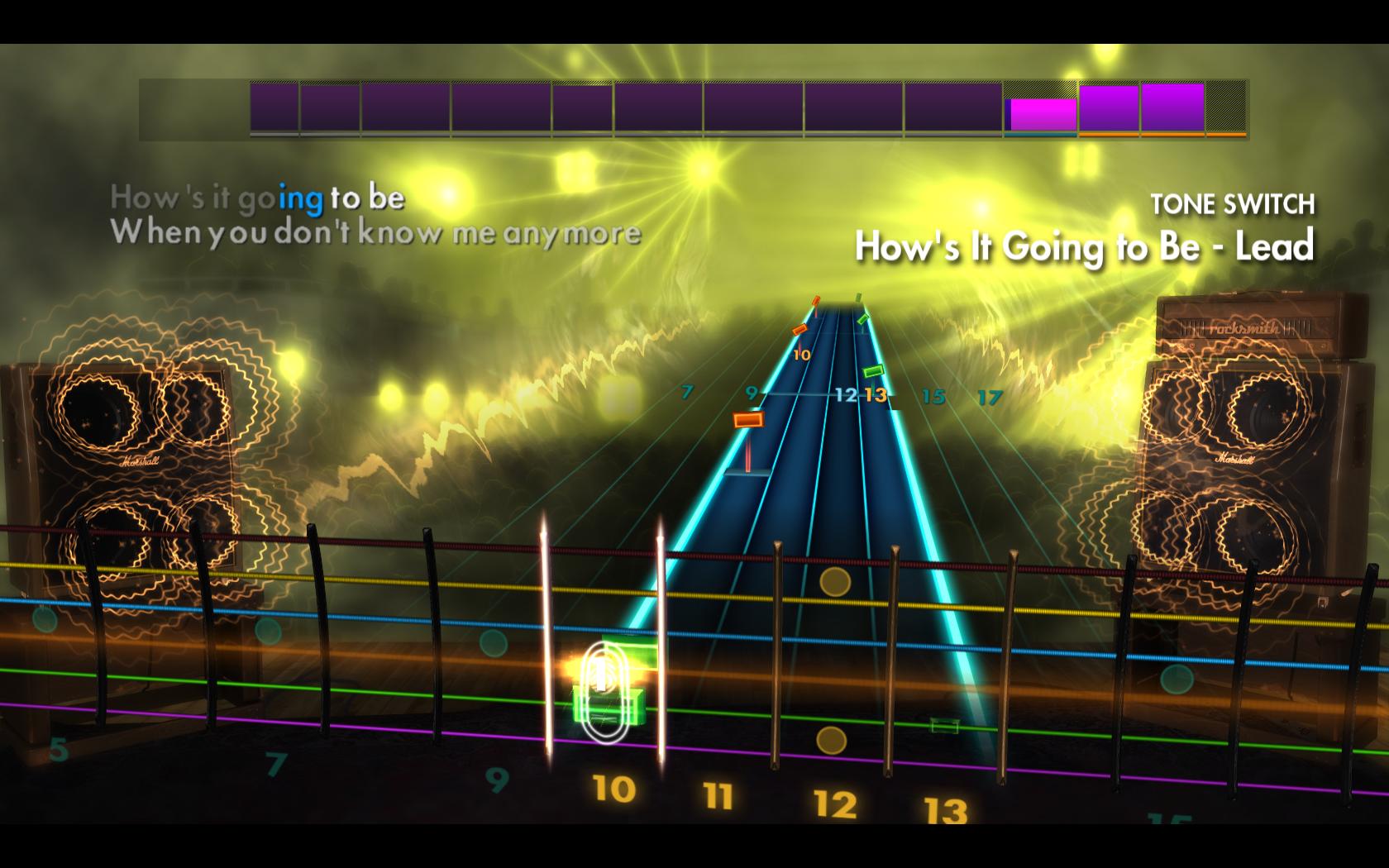Click the green note gem near fret 13
The width and height of the screenshot is (1389, 868).
pyautogui.click(x=874, y=372)
